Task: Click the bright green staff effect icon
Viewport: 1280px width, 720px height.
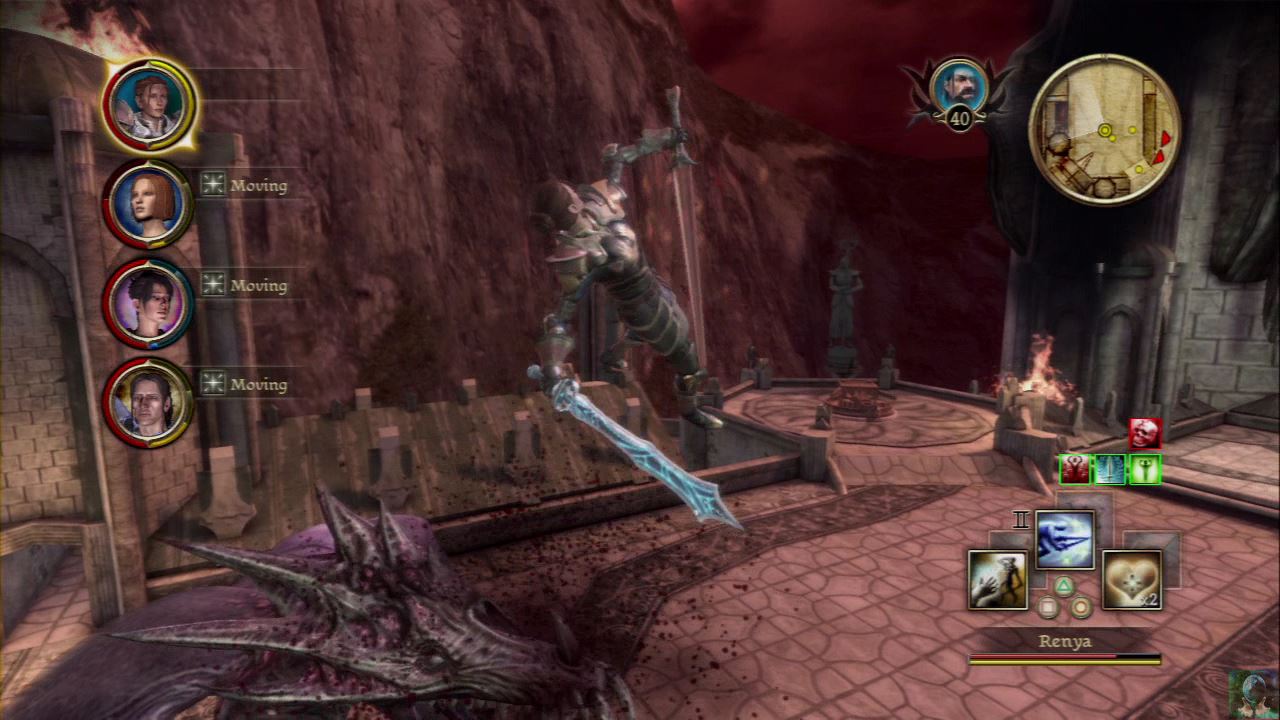Action: tap(1145, 469)
